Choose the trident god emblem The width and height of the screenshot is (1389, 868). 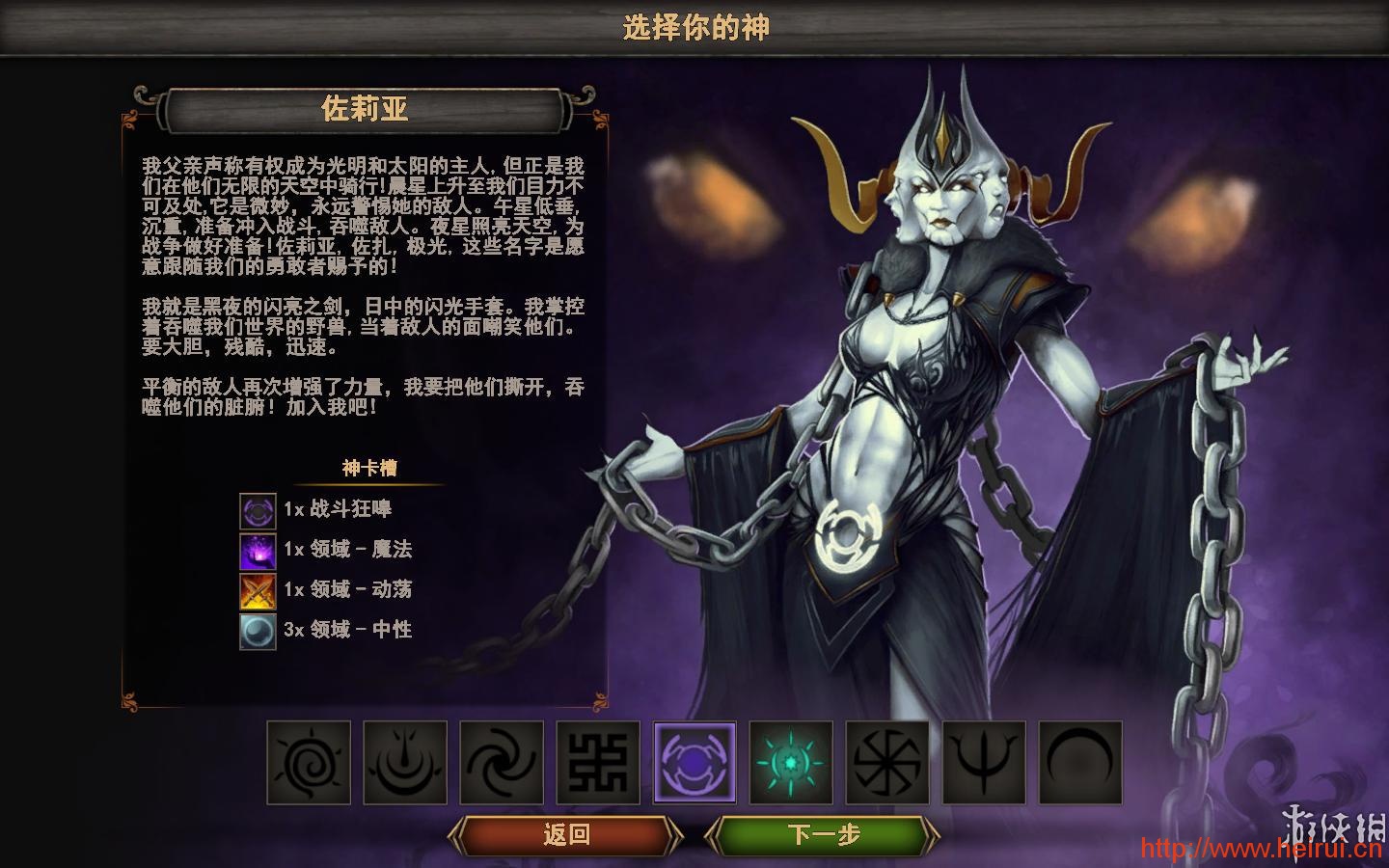click(x=984, y=762)
